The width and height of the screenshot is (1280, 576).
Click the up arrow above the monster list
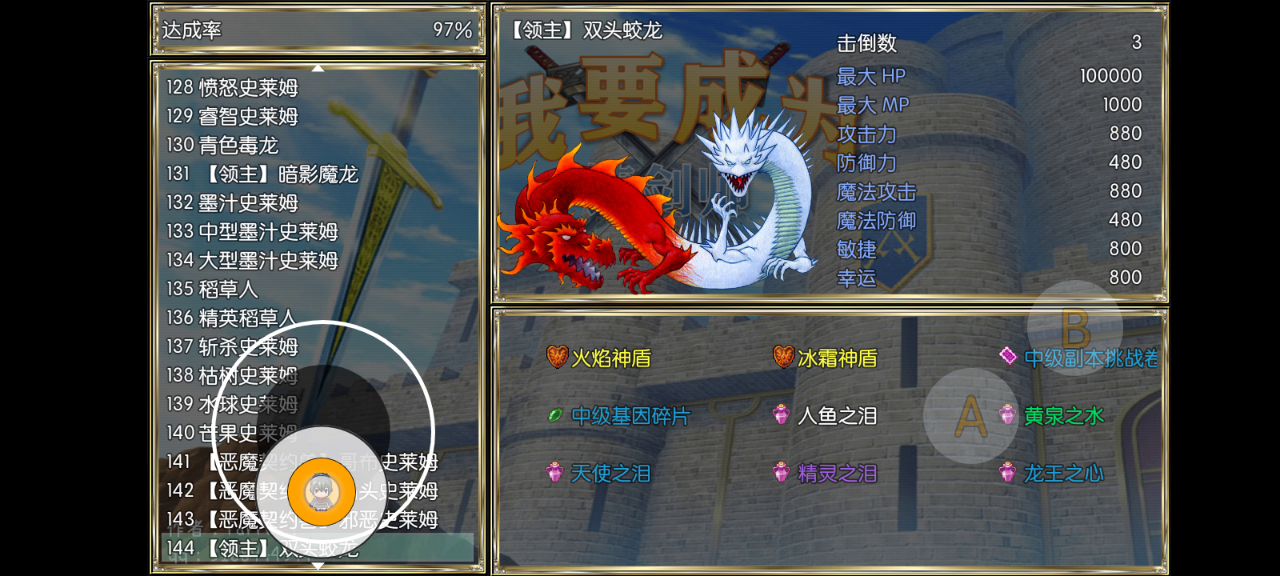[318, 68]
